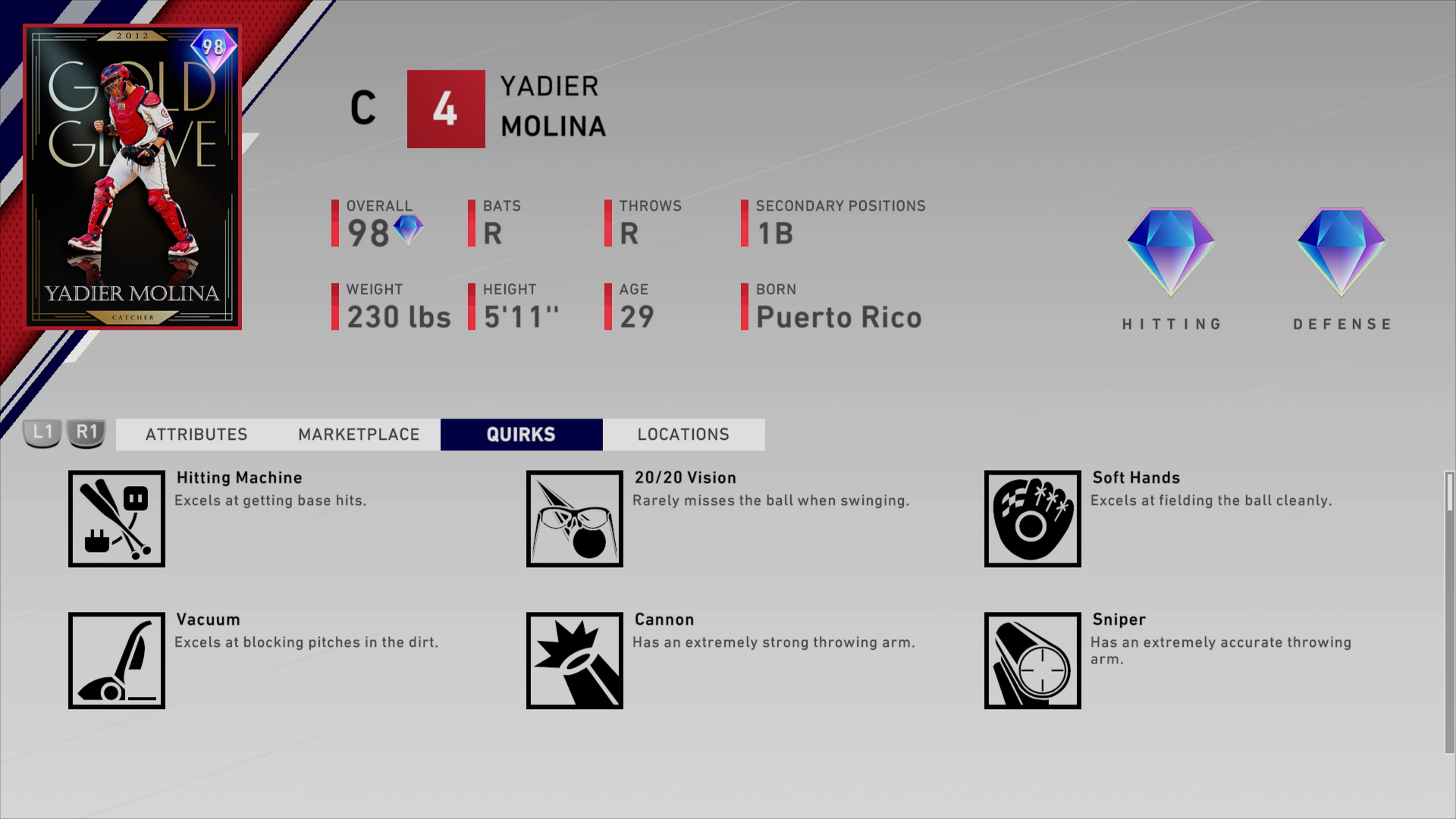
Task: Choose the Cannon quirk icon
Action: 575,661
